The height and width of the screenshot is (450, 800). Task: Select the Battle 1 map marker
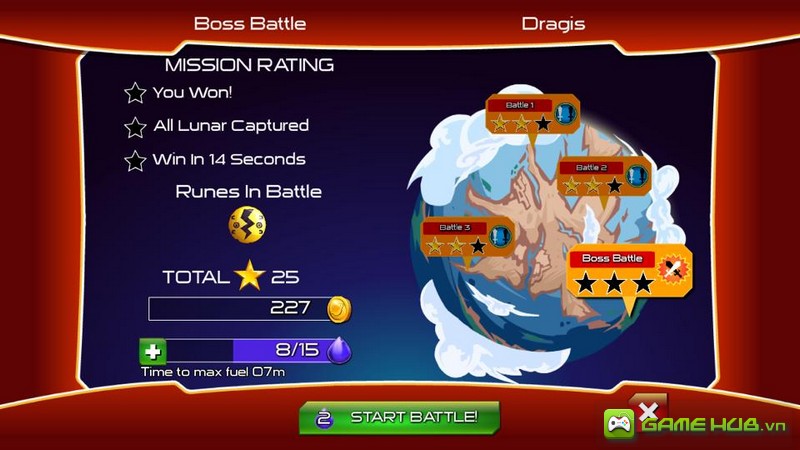533,115
